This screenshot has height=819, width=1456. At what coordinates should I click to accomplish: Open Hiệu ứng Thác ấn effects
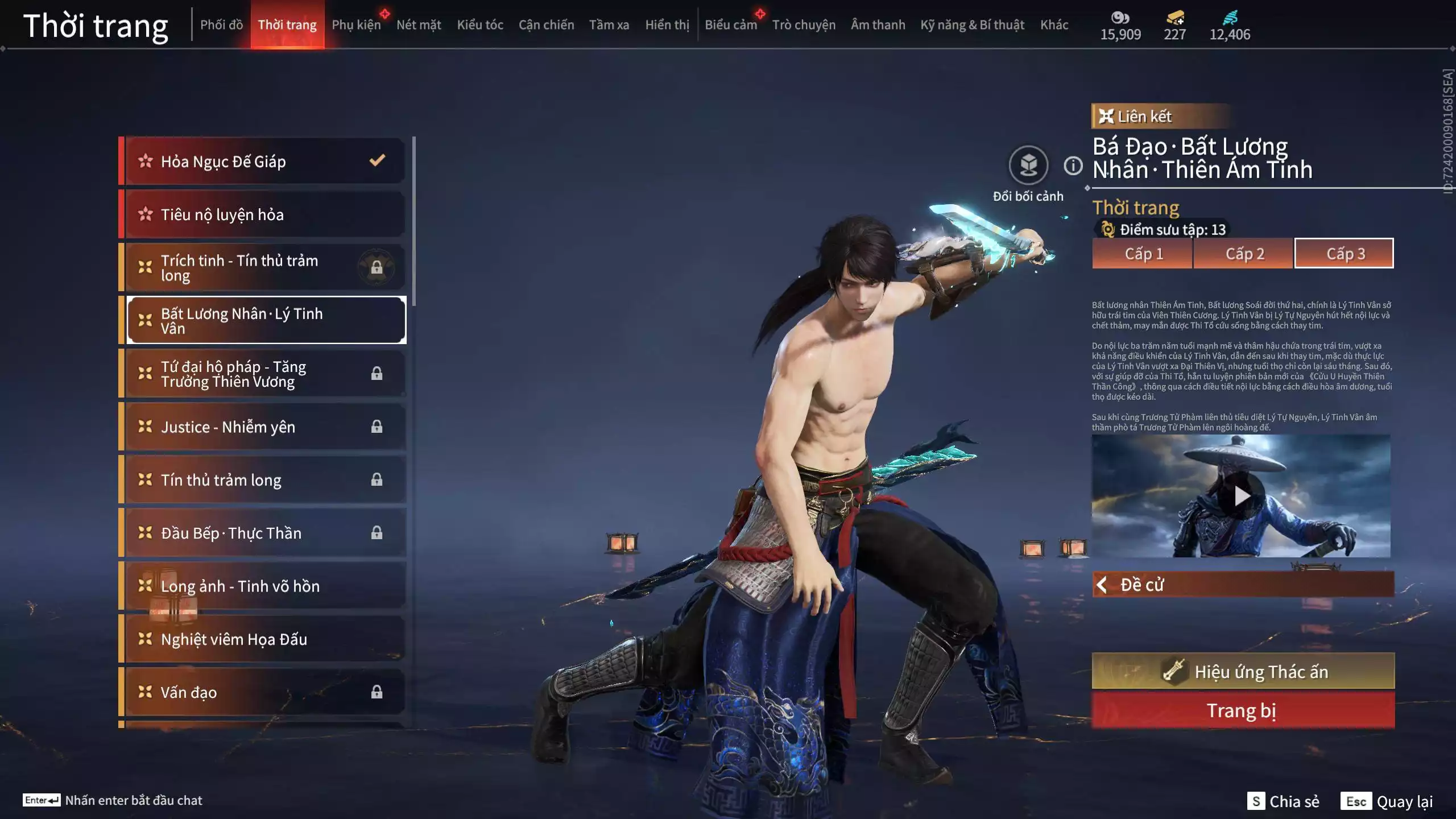pos(1243,672)
